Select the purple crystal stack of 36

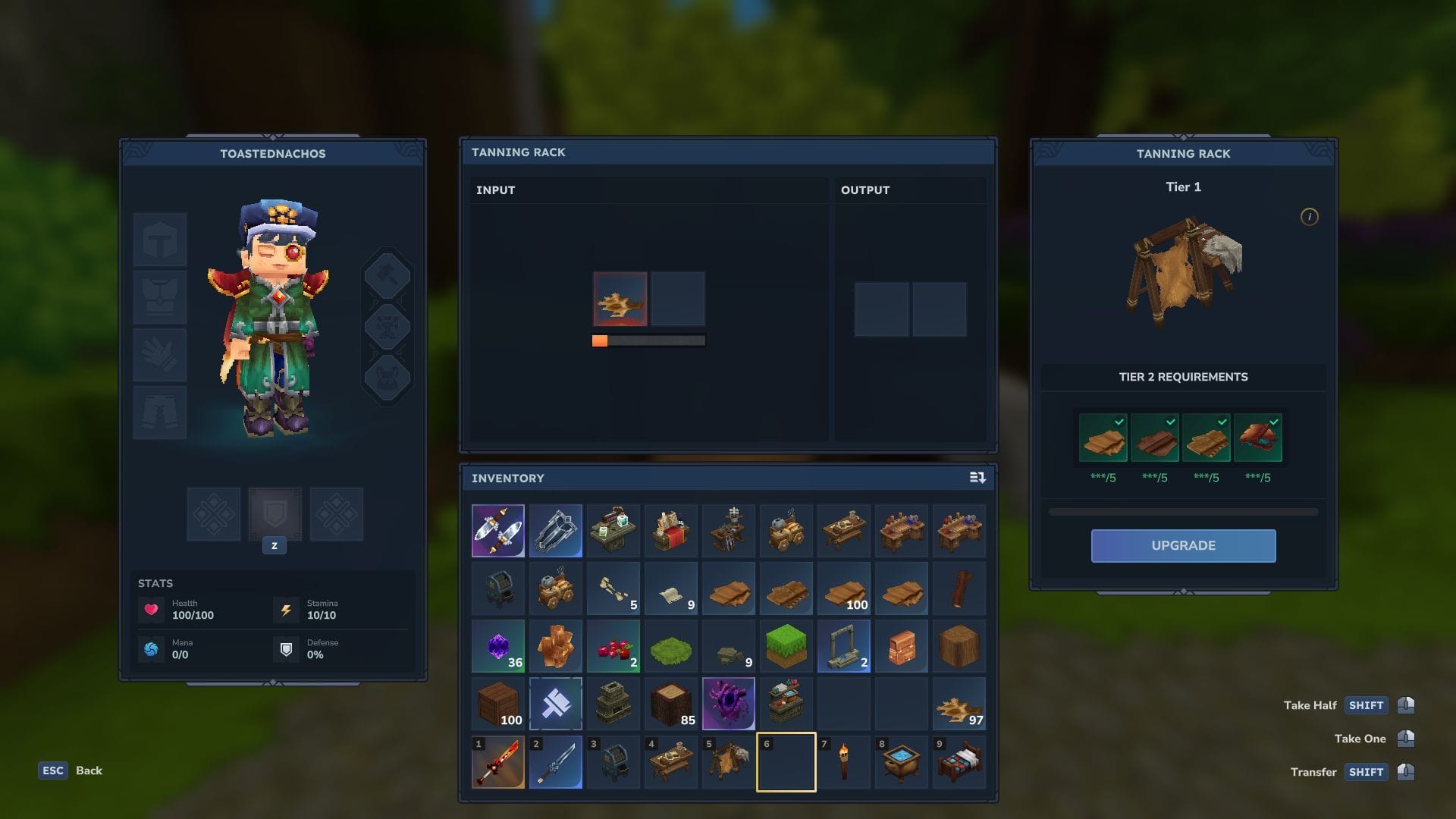point(498,646)
